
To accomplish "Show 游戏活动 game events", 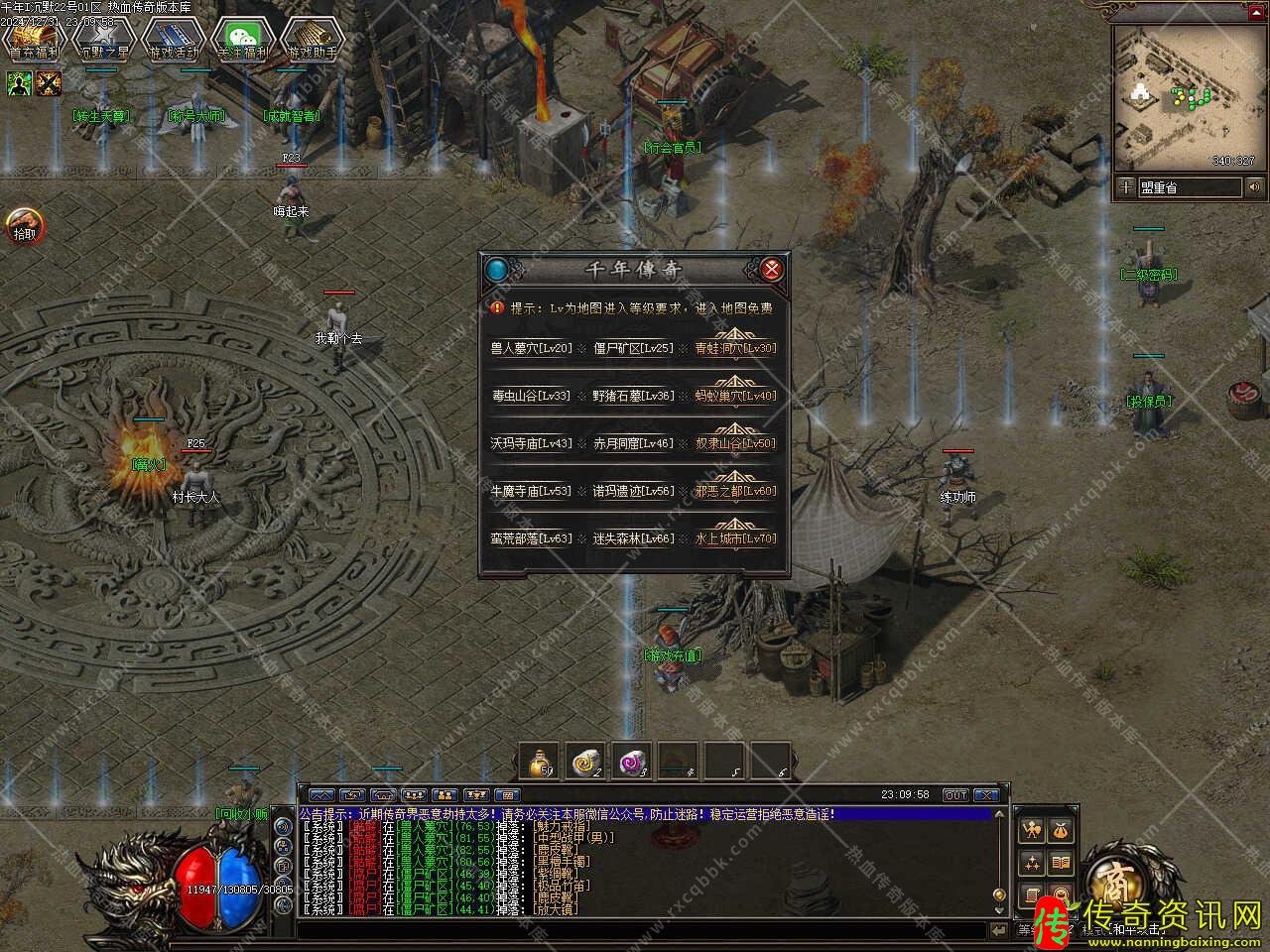I will [173, 40].
